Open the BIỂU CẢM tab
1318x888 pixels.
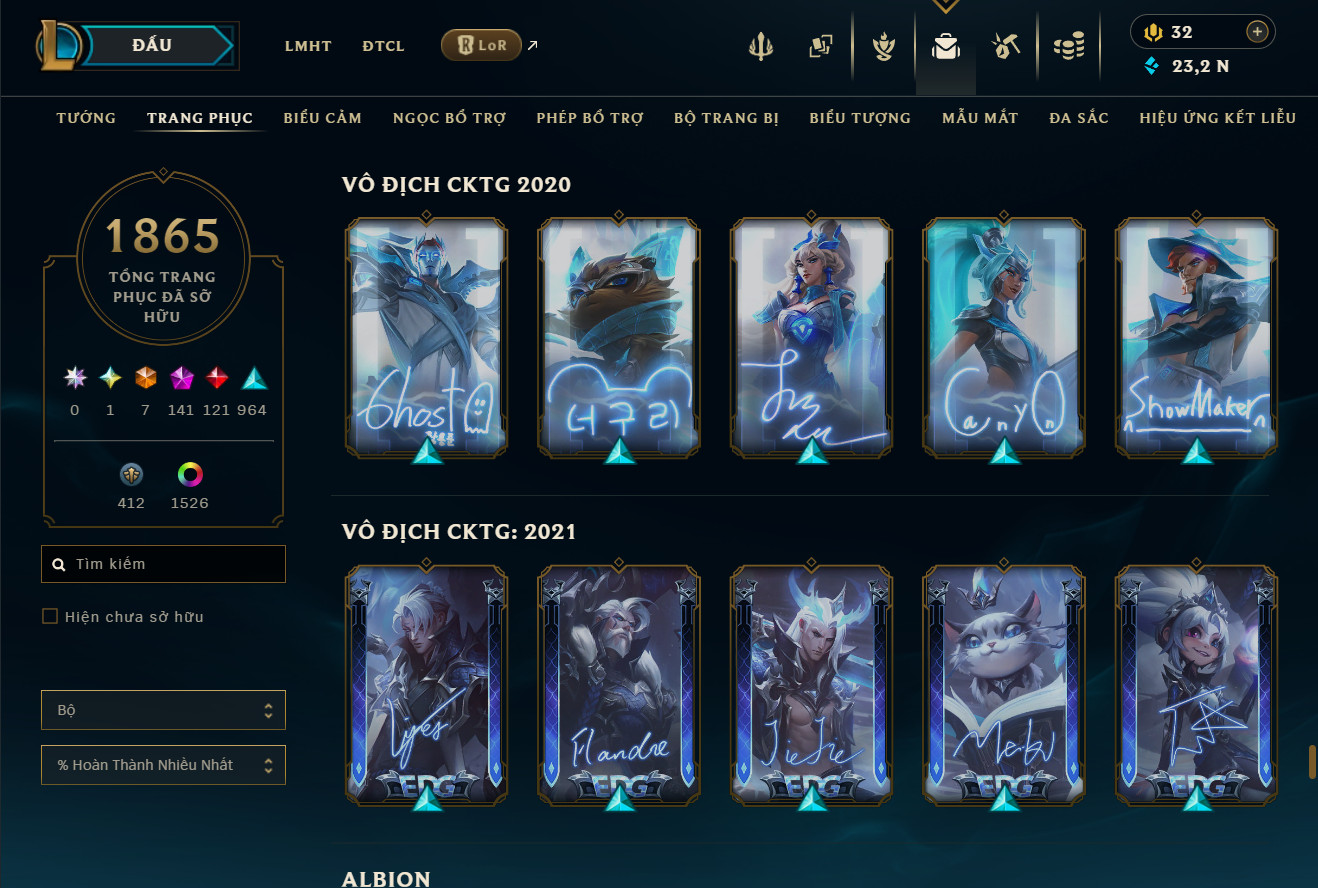coord(322,118)
